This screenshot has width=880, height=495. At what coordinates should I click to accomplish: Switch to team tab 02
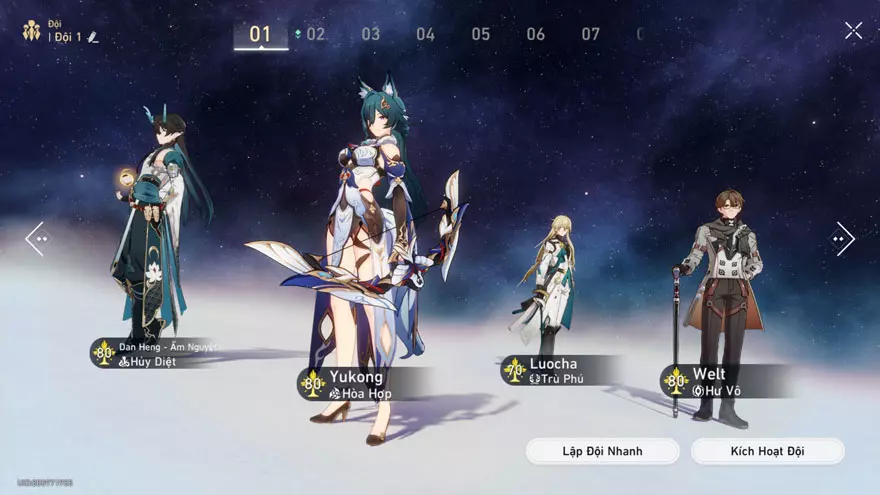click(315, 34)
